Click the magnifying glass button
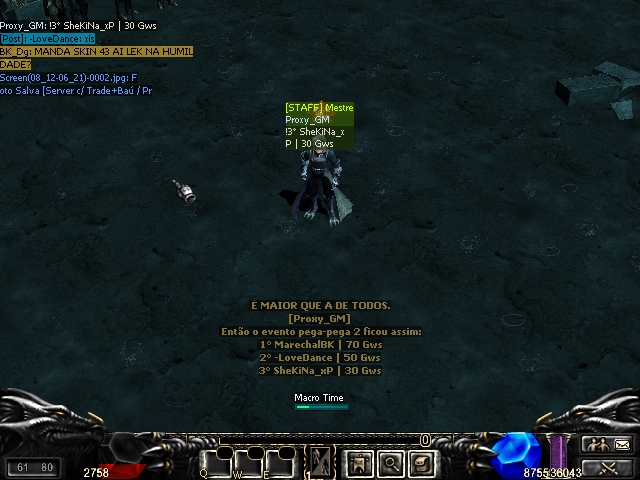The image size is (640, 480). 391,464
